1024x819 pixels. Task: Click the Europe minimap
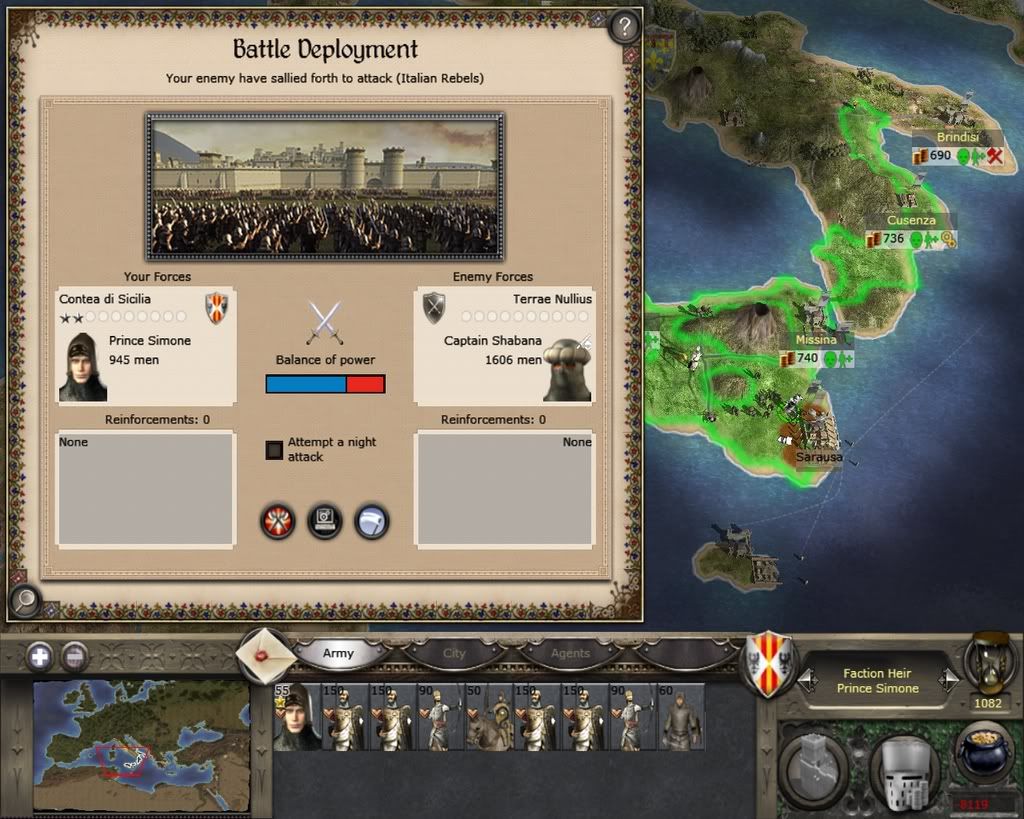pyautogui.click(x=140, y=745)
